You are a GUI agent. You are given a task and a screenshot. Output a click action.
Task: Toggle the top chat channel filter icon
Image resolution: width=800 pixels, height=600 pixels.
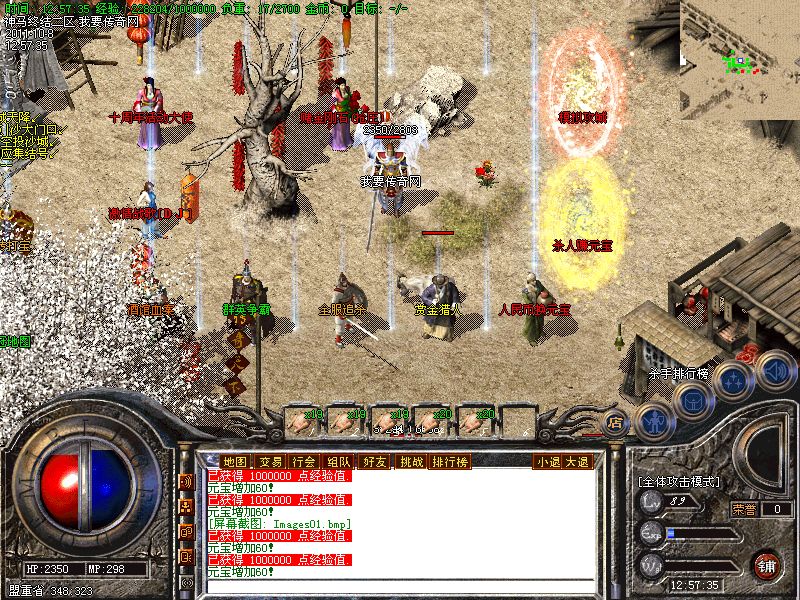coord(186,482)
